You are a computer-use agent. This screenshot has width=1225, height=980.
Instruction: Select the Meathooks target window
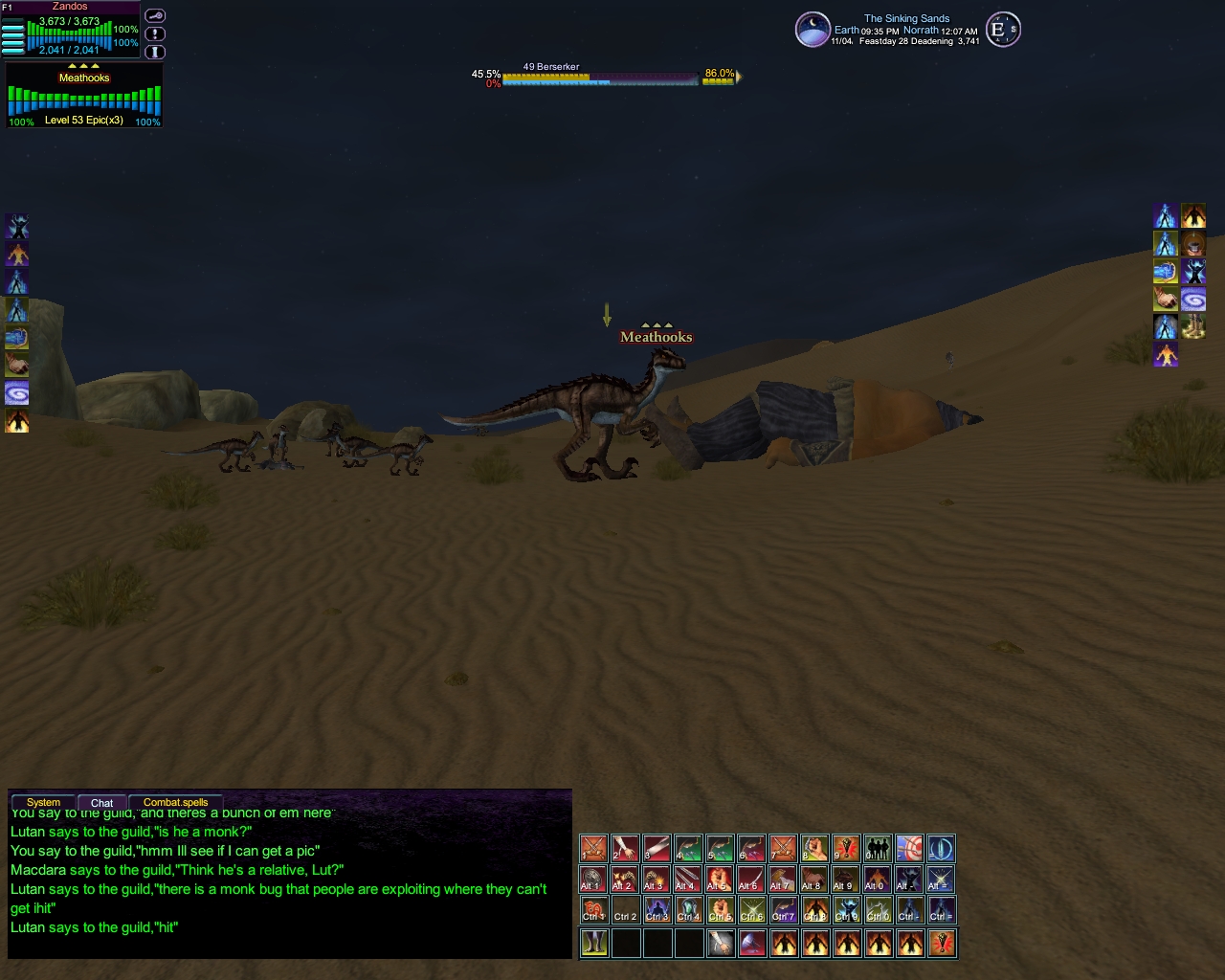pos(84,95)
